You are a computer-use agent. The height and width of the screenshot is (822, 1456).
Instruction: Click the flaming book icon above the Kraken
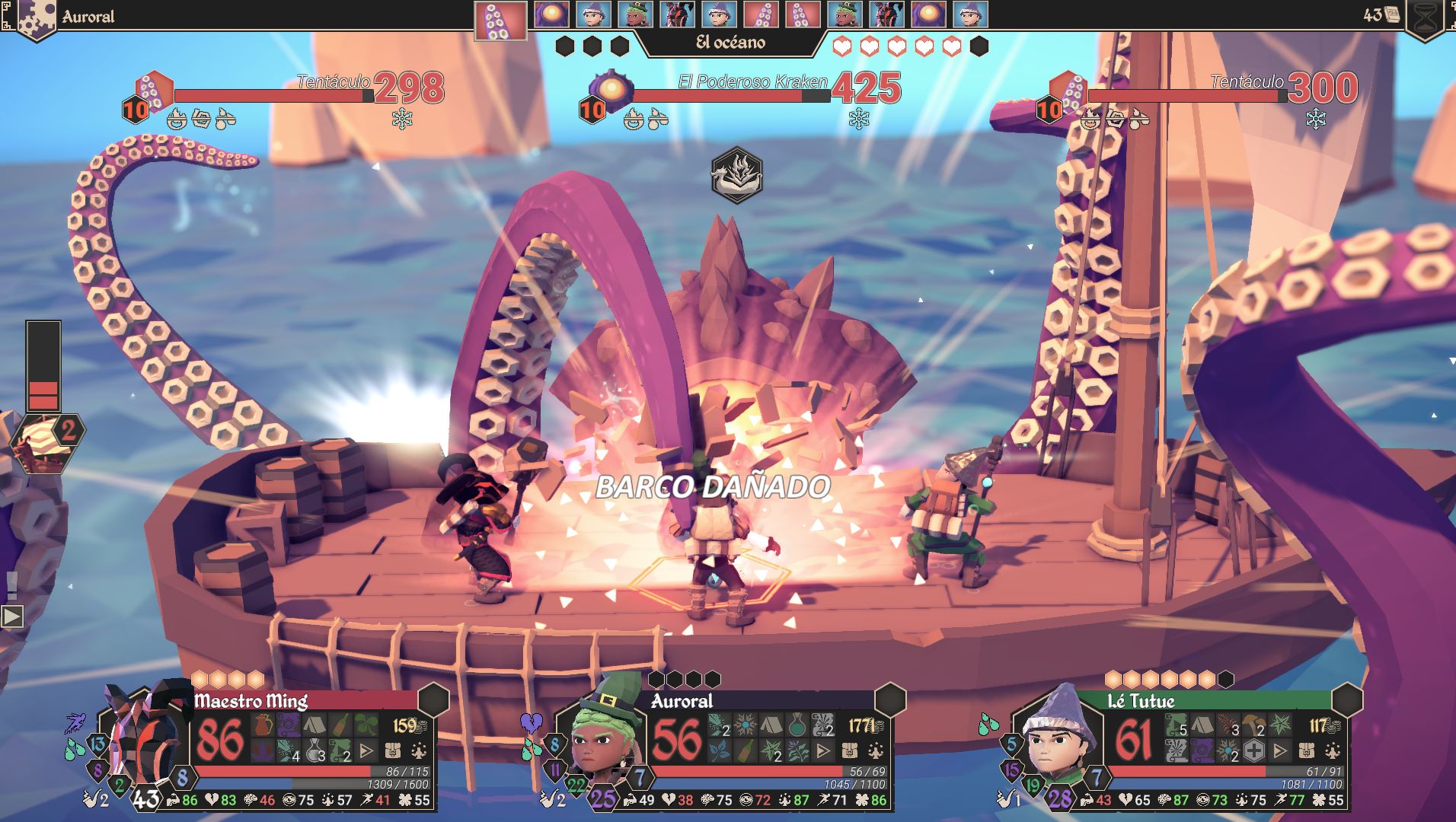(736, 175)
